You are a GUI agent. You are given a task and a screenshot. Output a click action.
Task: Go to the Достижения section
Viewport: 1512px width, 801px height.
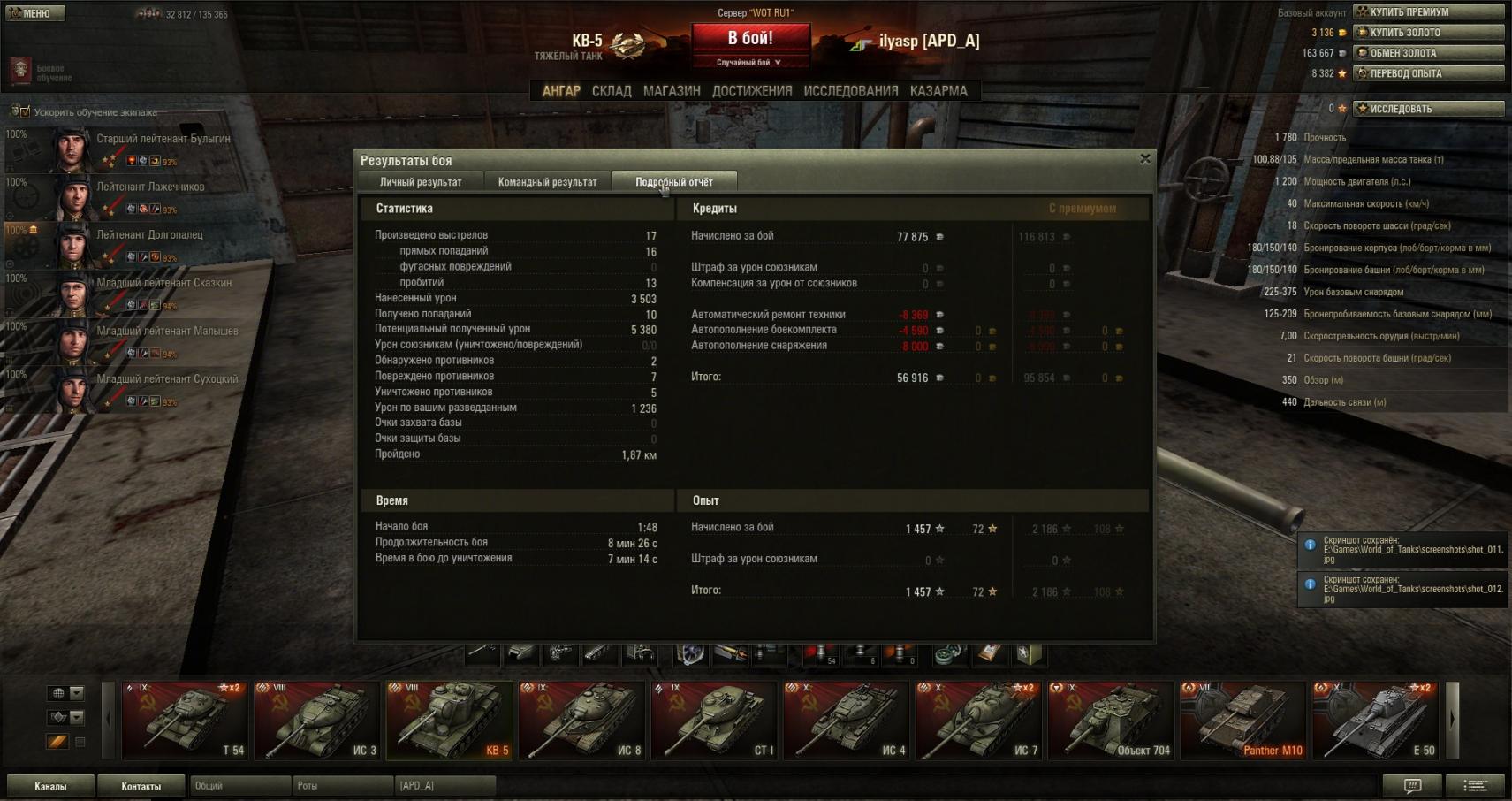752,91
